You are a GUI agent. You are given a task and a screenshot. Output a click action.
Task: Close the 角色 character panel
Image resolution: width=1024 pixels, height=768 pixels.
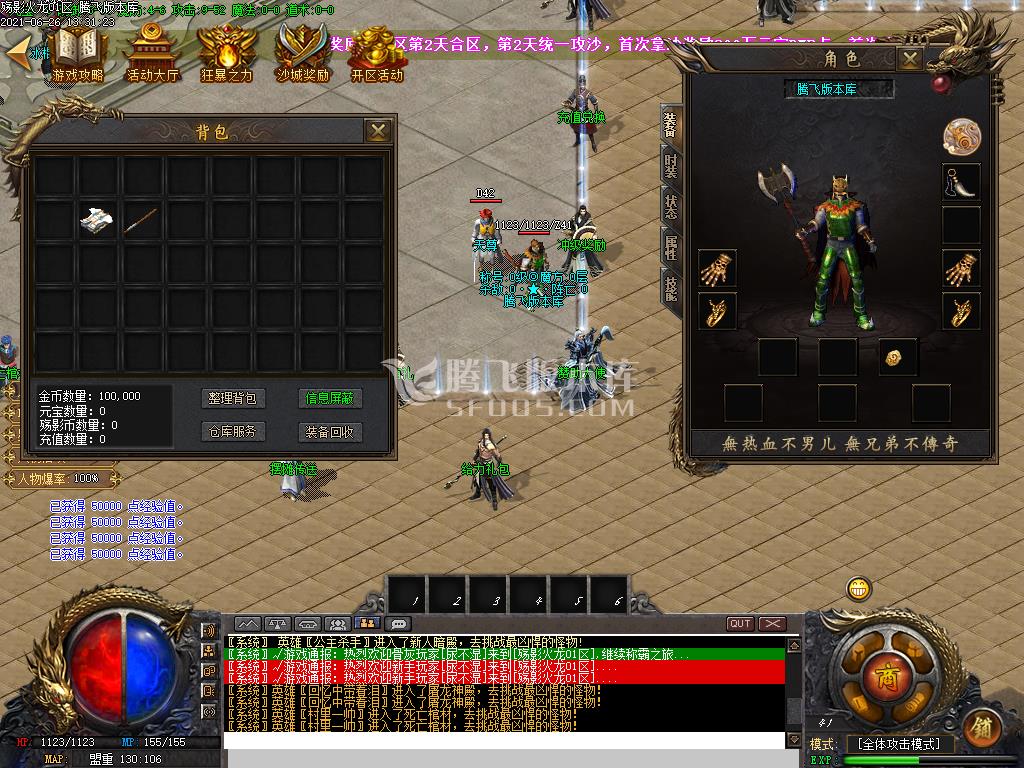[909, 59]
